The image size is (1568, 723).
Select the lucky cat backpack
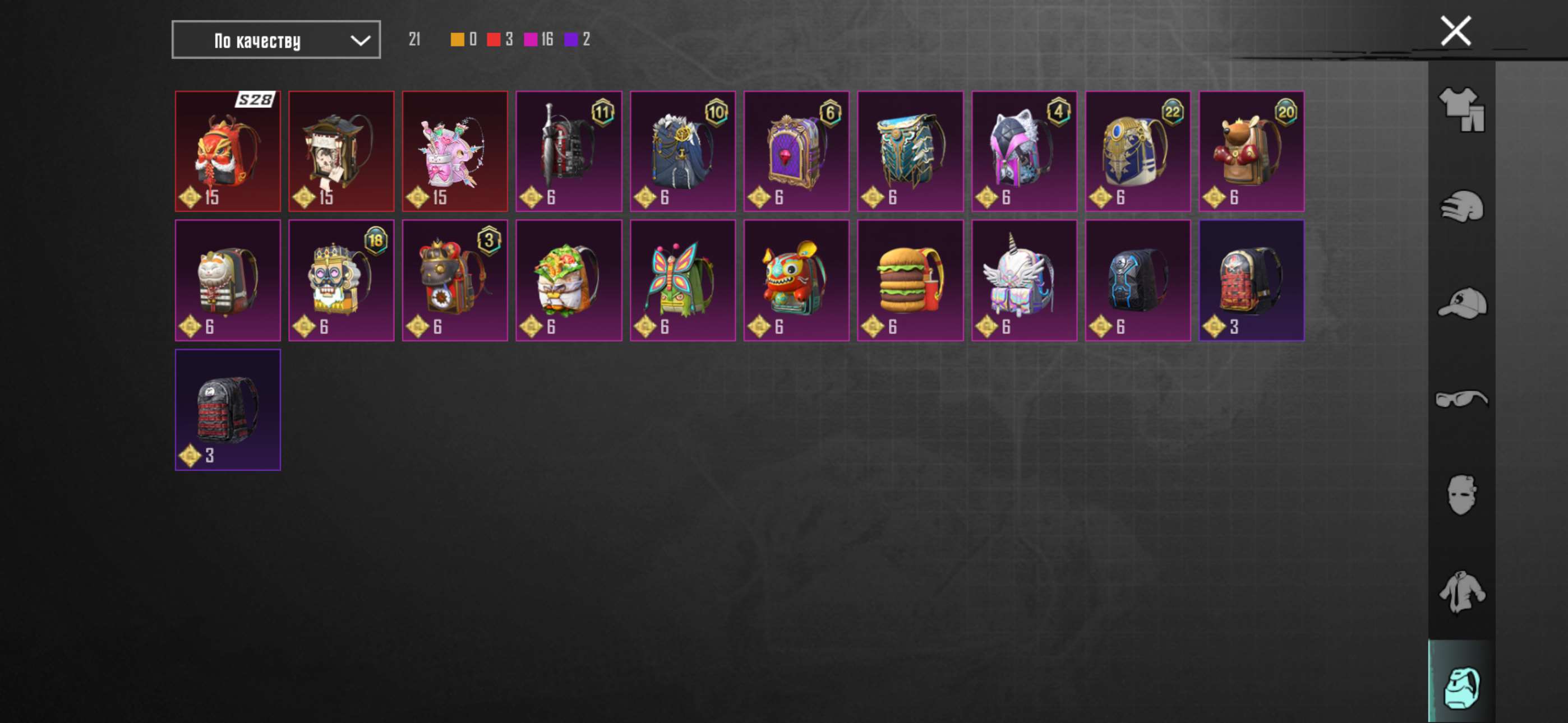tap(228, 281)
